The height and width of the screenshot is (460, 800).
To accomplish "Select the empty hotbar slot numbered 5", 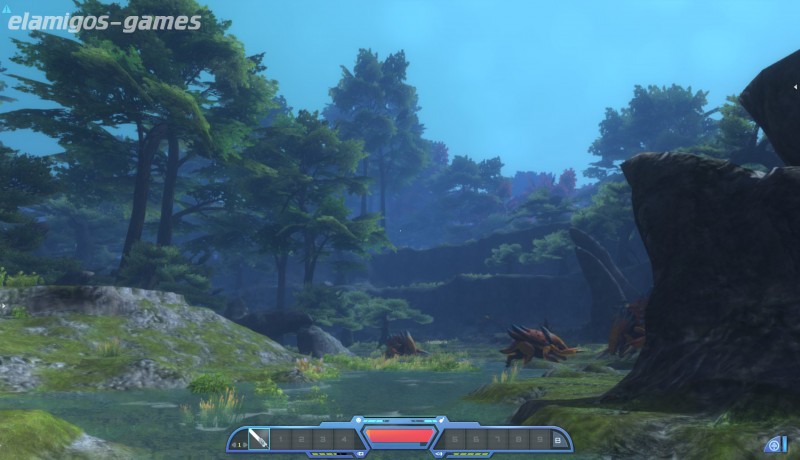I will (x=454, y=439).
